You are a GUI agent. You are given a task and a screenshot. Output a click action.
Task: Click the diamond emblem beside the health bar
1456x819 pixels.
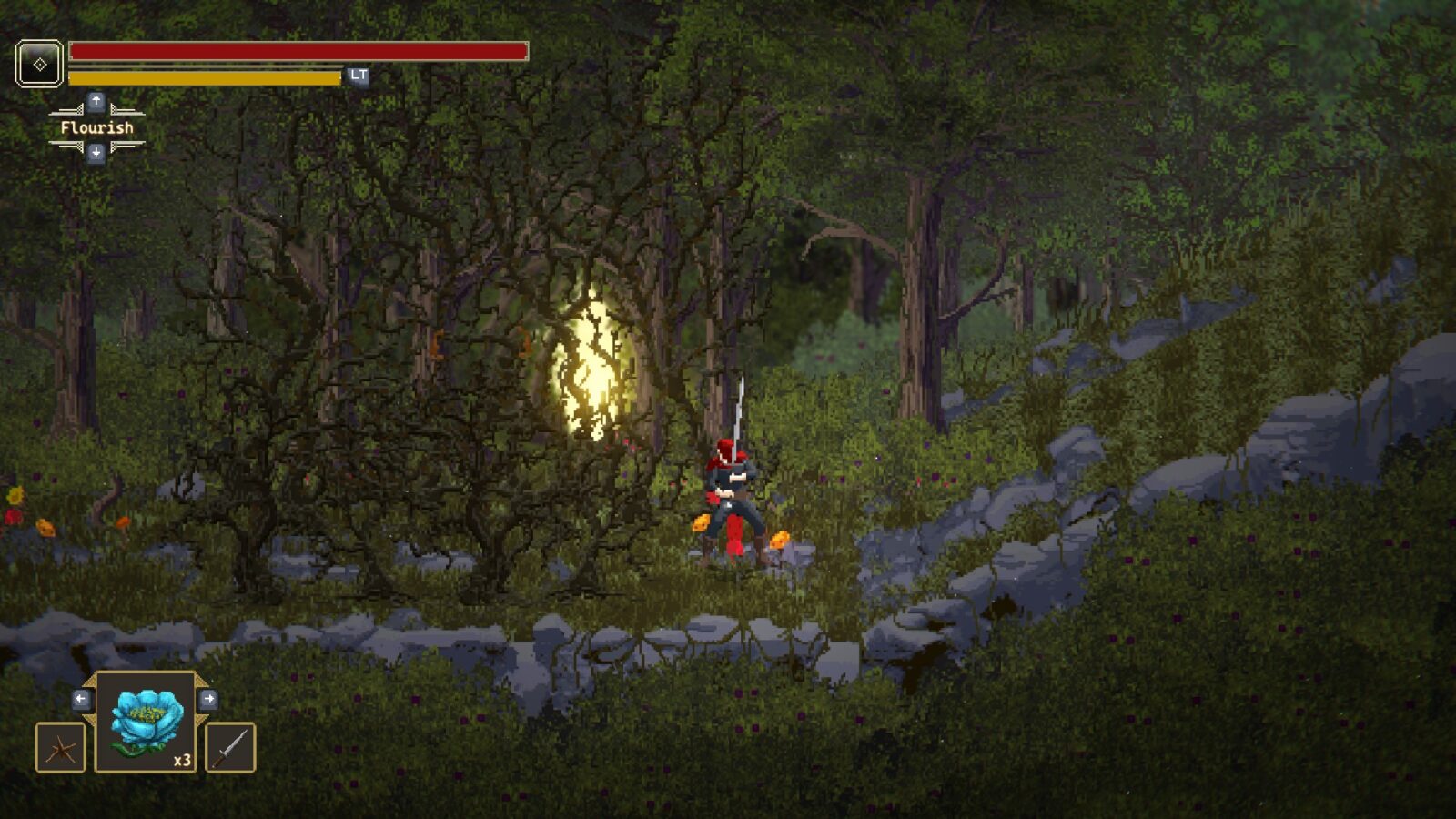(x=39, y=64)
